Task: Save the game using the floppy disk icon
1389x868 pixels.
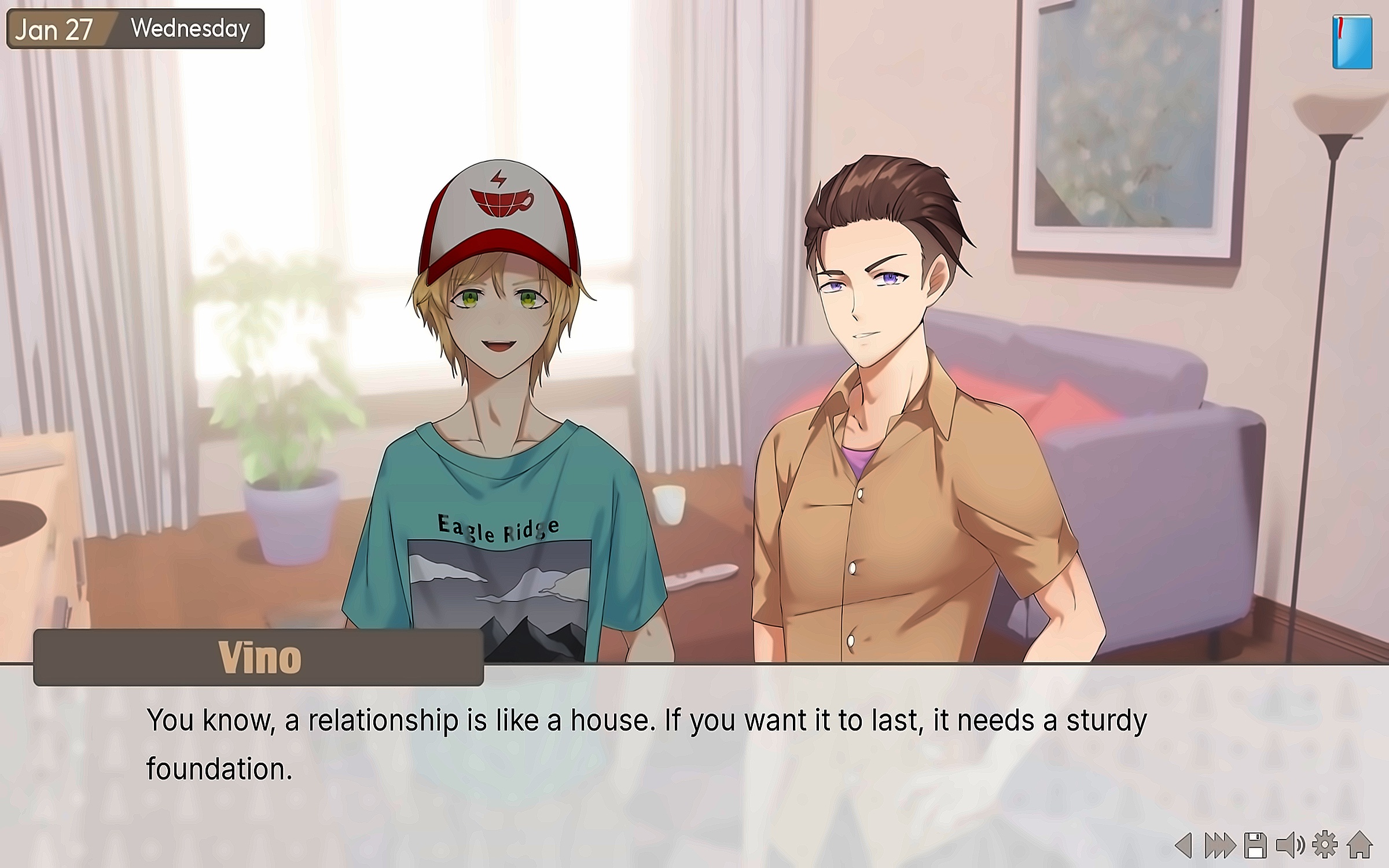Action: 1255,845
